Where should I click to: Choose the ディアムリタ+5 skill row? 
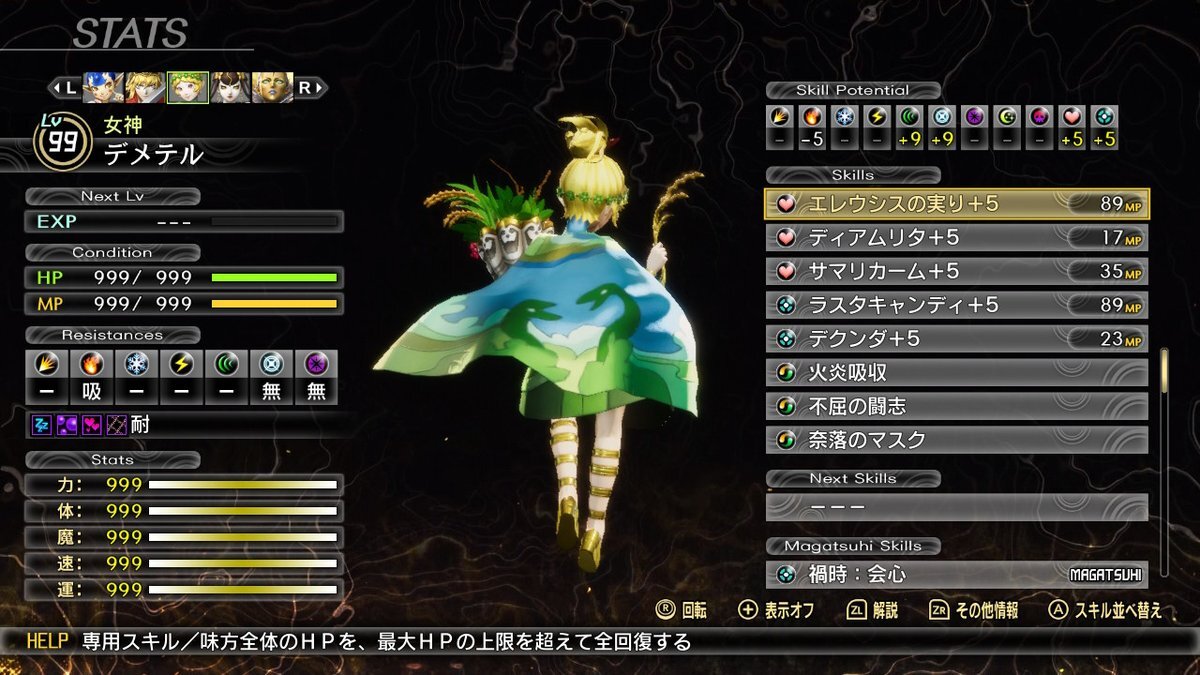957,238
